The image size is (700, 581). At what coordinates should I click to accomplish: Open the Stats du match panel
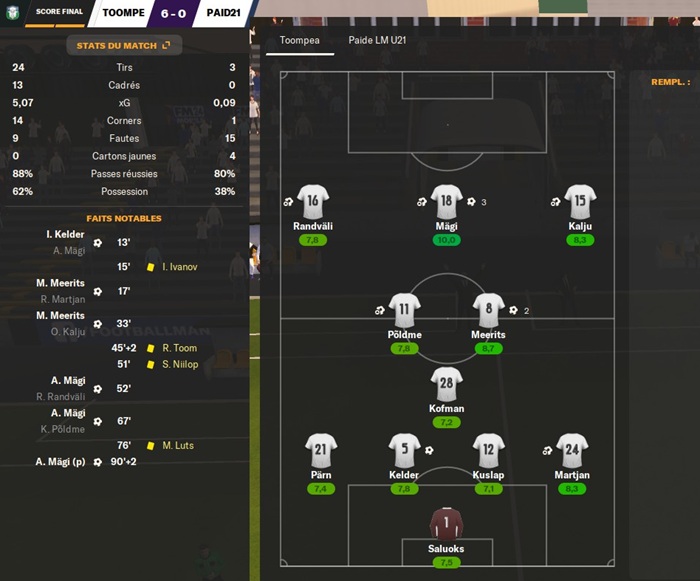123,45
